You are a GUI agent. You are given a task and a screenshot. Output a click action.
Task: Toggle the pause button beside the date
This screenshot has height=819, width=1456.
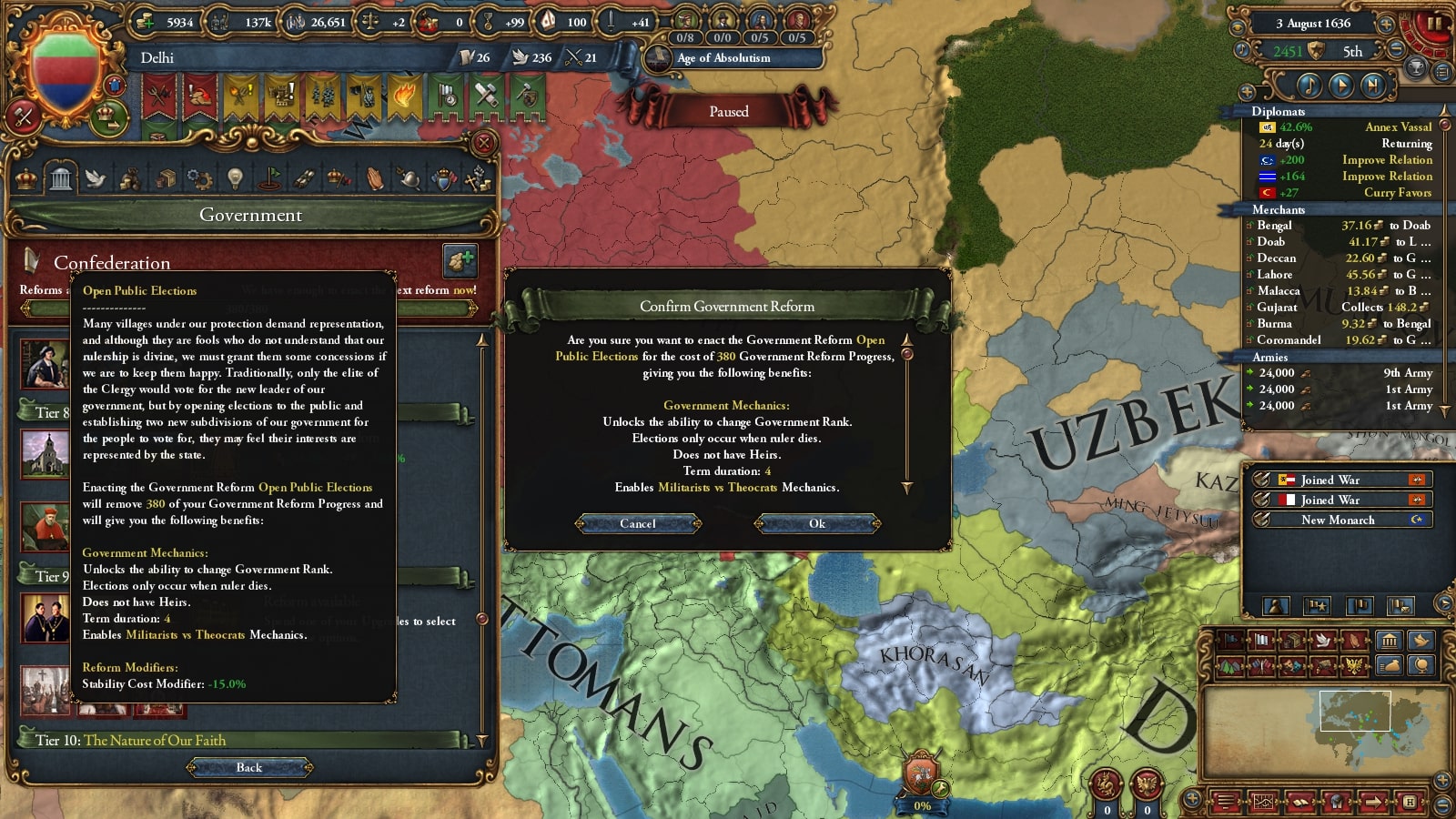1434,24
